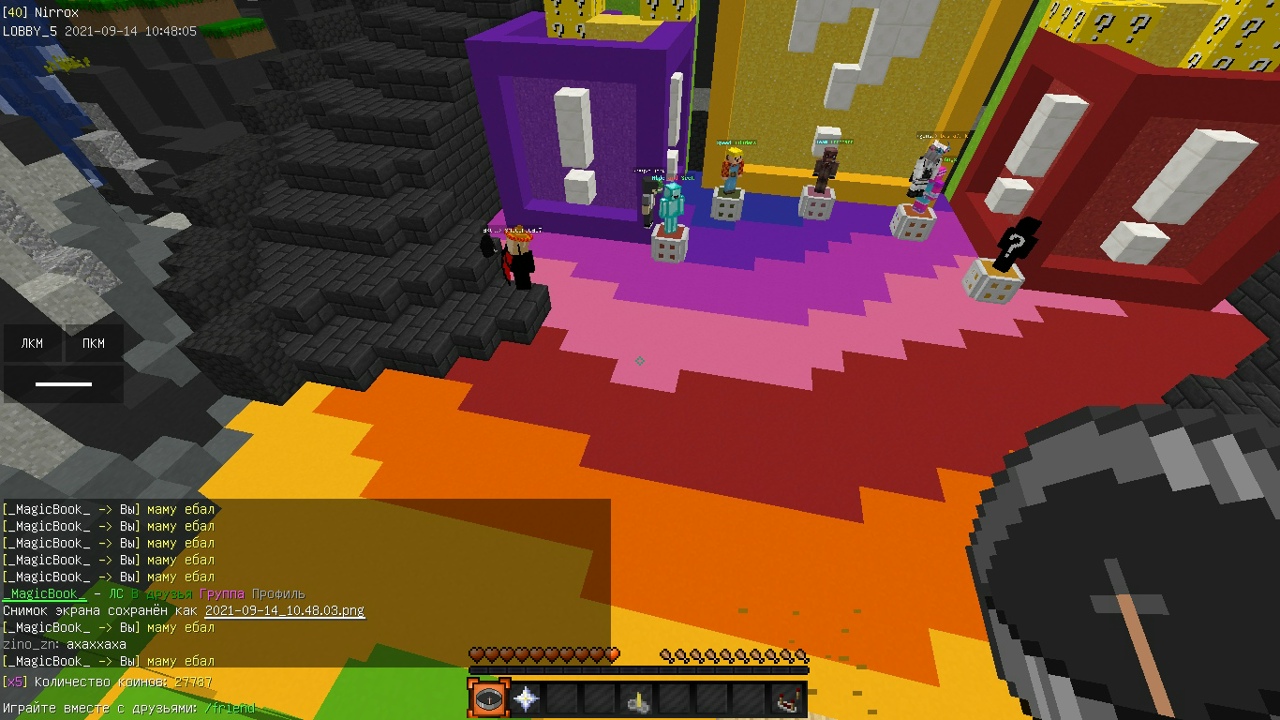Click the last heart in the health bar
This screenshot has height=720, width=1280.
tap(612, 654)
